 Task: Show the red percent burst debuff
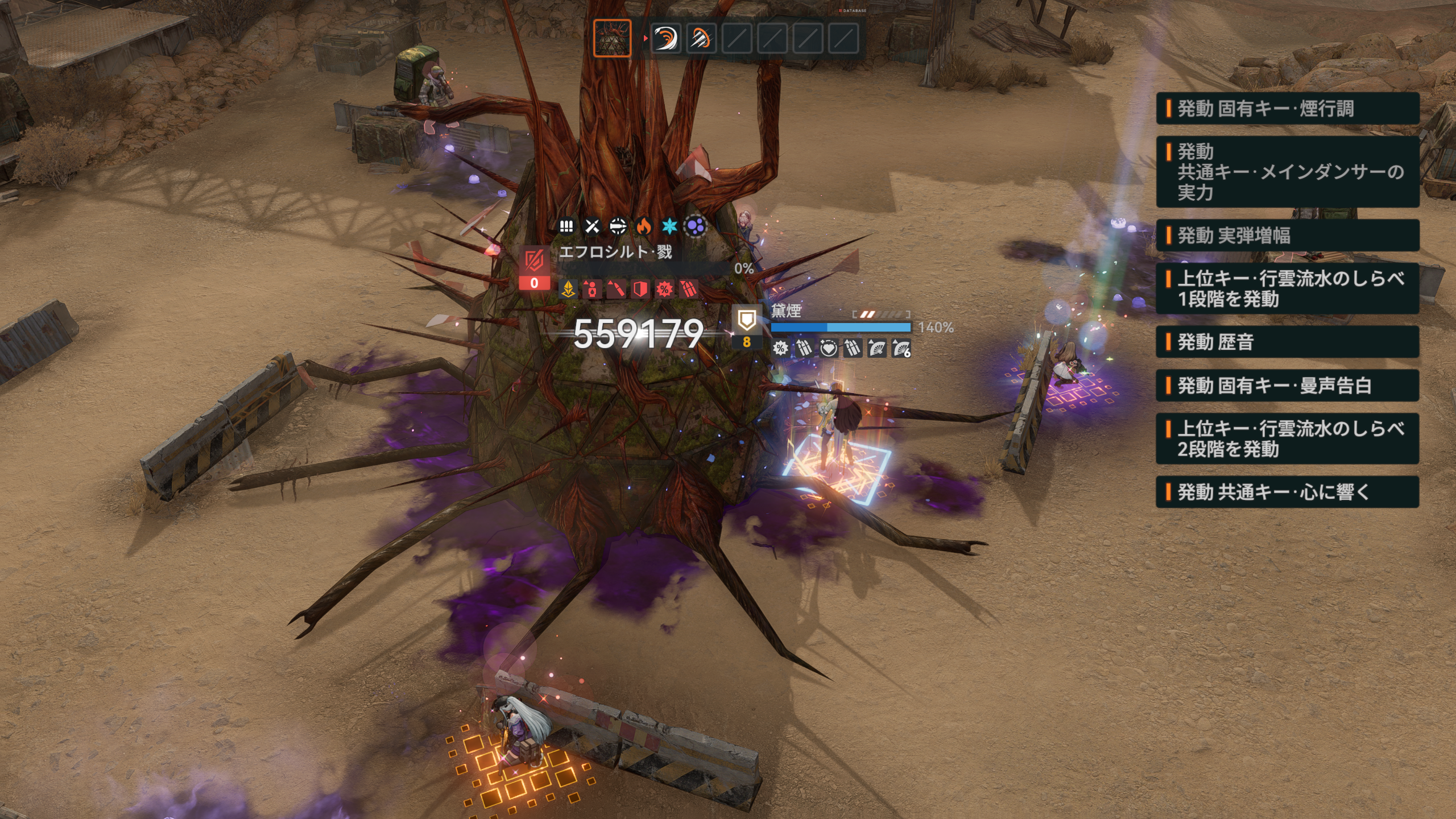pos(664,289)
